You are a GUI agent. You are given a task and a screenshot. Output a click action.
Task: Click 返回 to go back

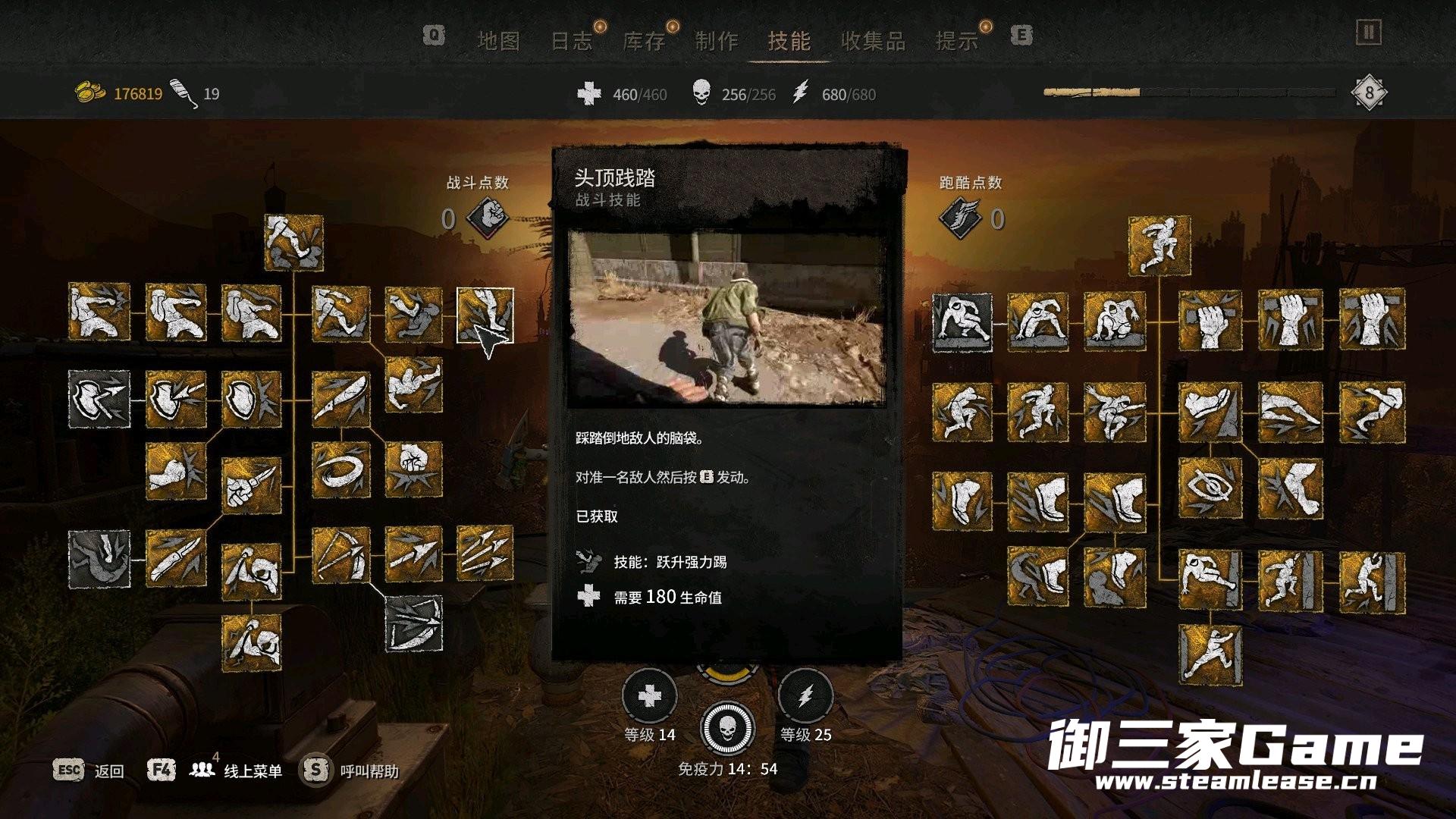(x=108, y=771)
